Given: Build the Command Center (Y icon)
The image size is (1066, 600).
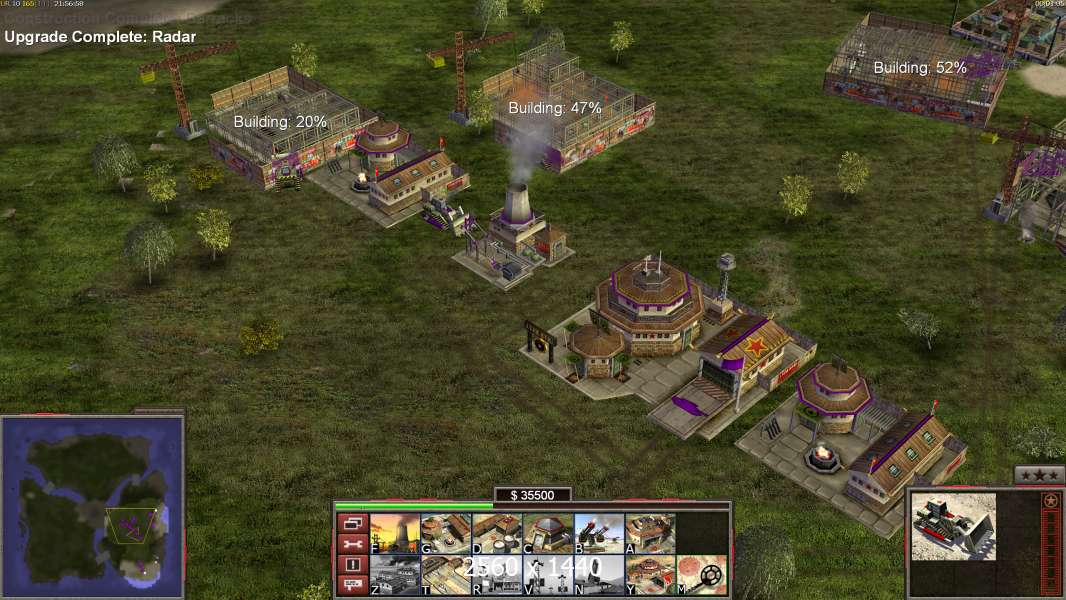Looking at the screenshot, I should pos(650,575).
